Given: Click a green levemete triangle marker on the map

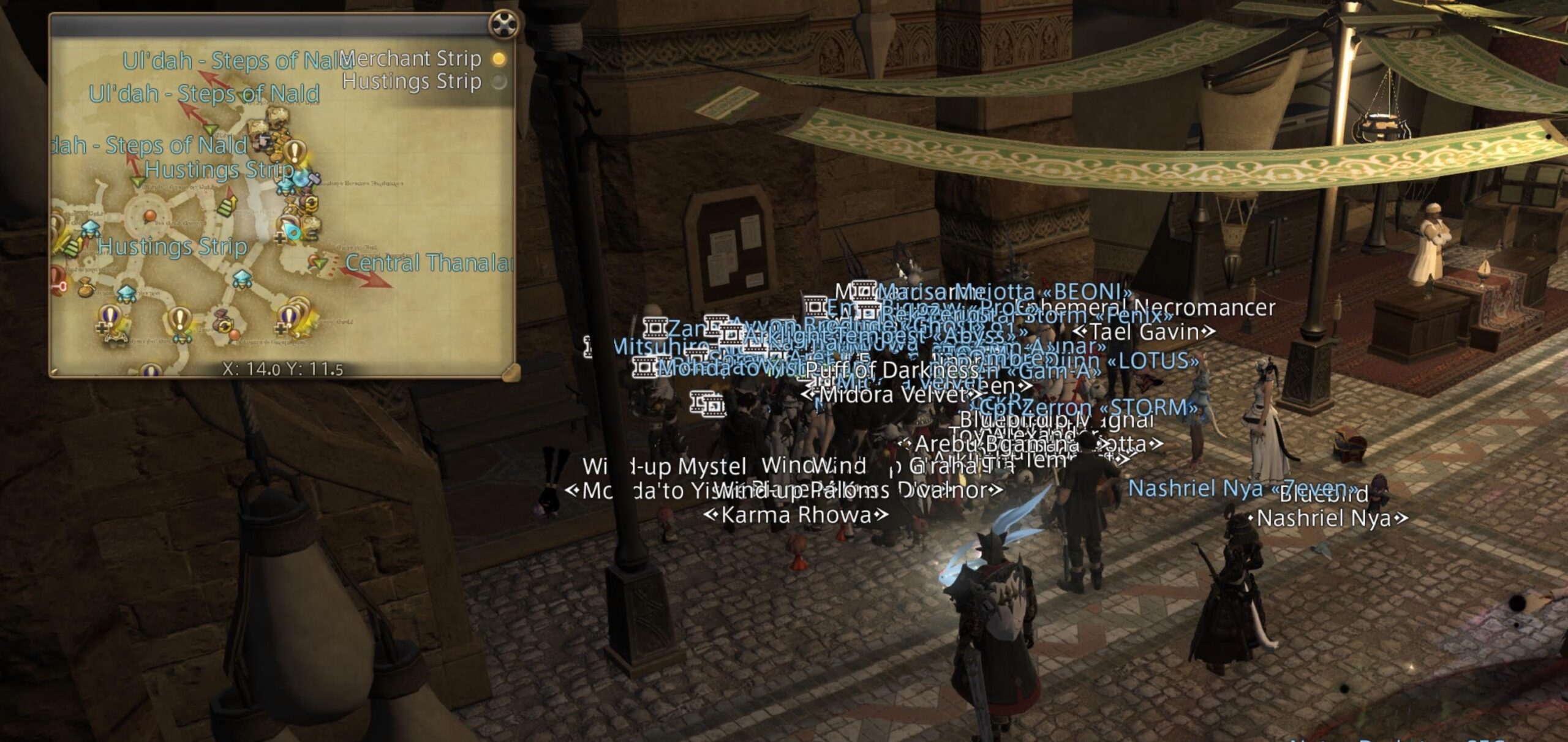Looking at the screenshot, I should pyautogui.click(x=209, y=129).
